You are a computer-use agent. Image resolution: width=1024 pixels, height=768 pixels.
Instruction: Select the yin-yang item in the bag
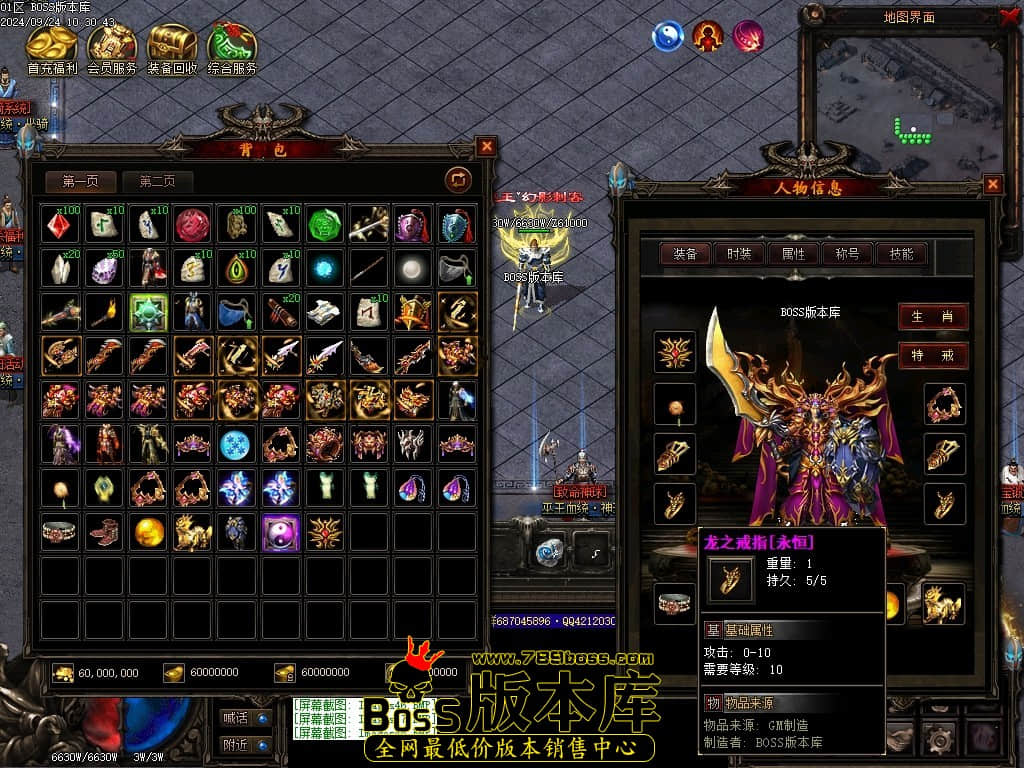point(280,533)
